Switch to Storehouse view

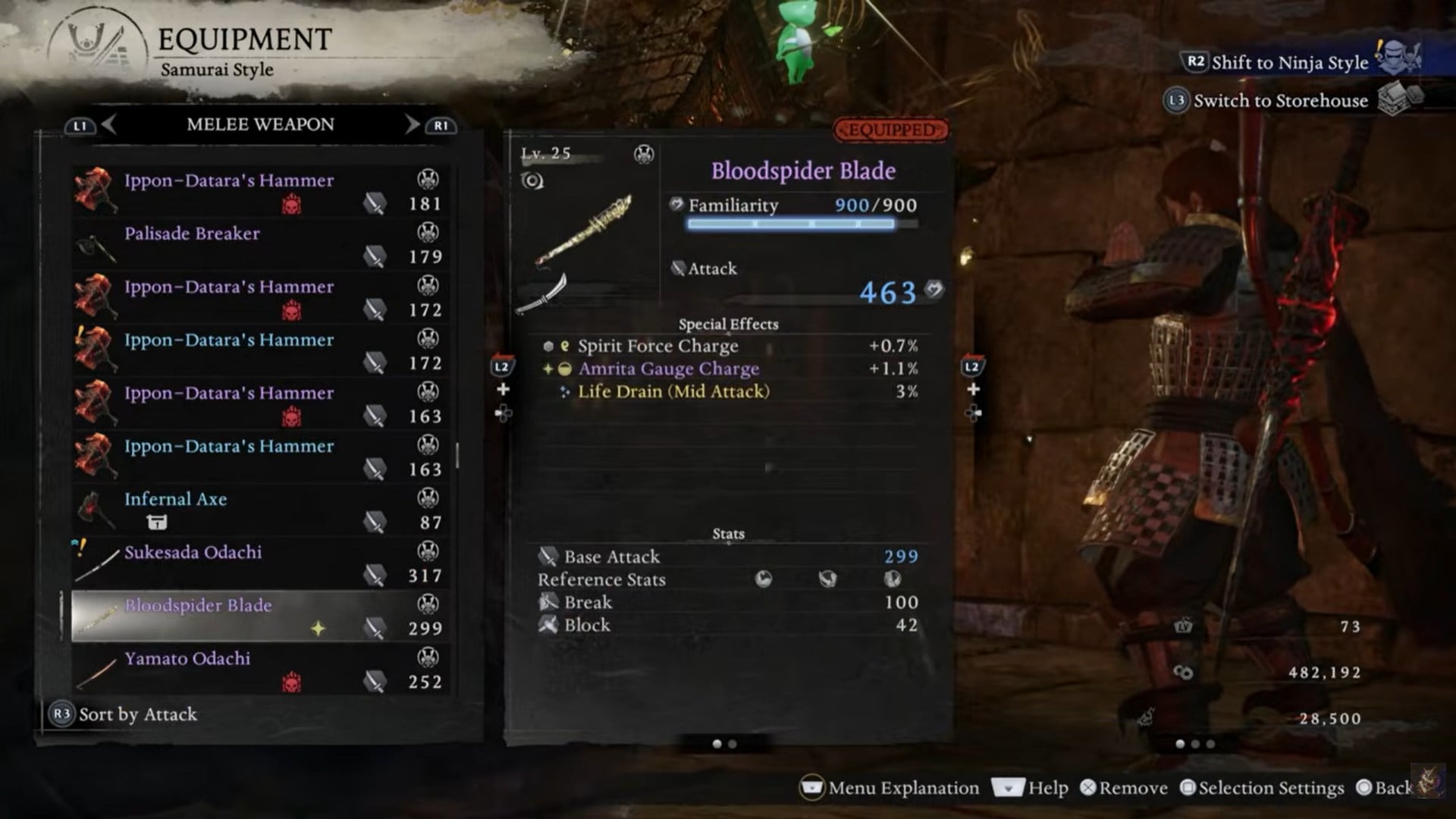[x=1280, y=100]
